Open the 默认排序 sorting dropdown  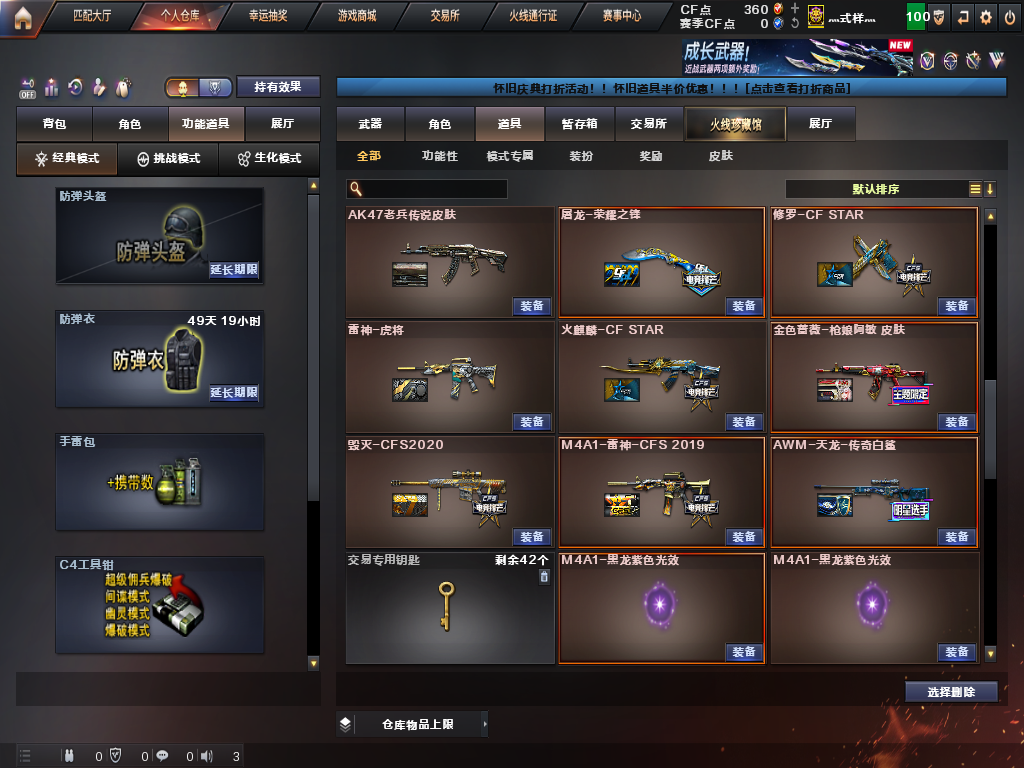[x=875, y=189]
